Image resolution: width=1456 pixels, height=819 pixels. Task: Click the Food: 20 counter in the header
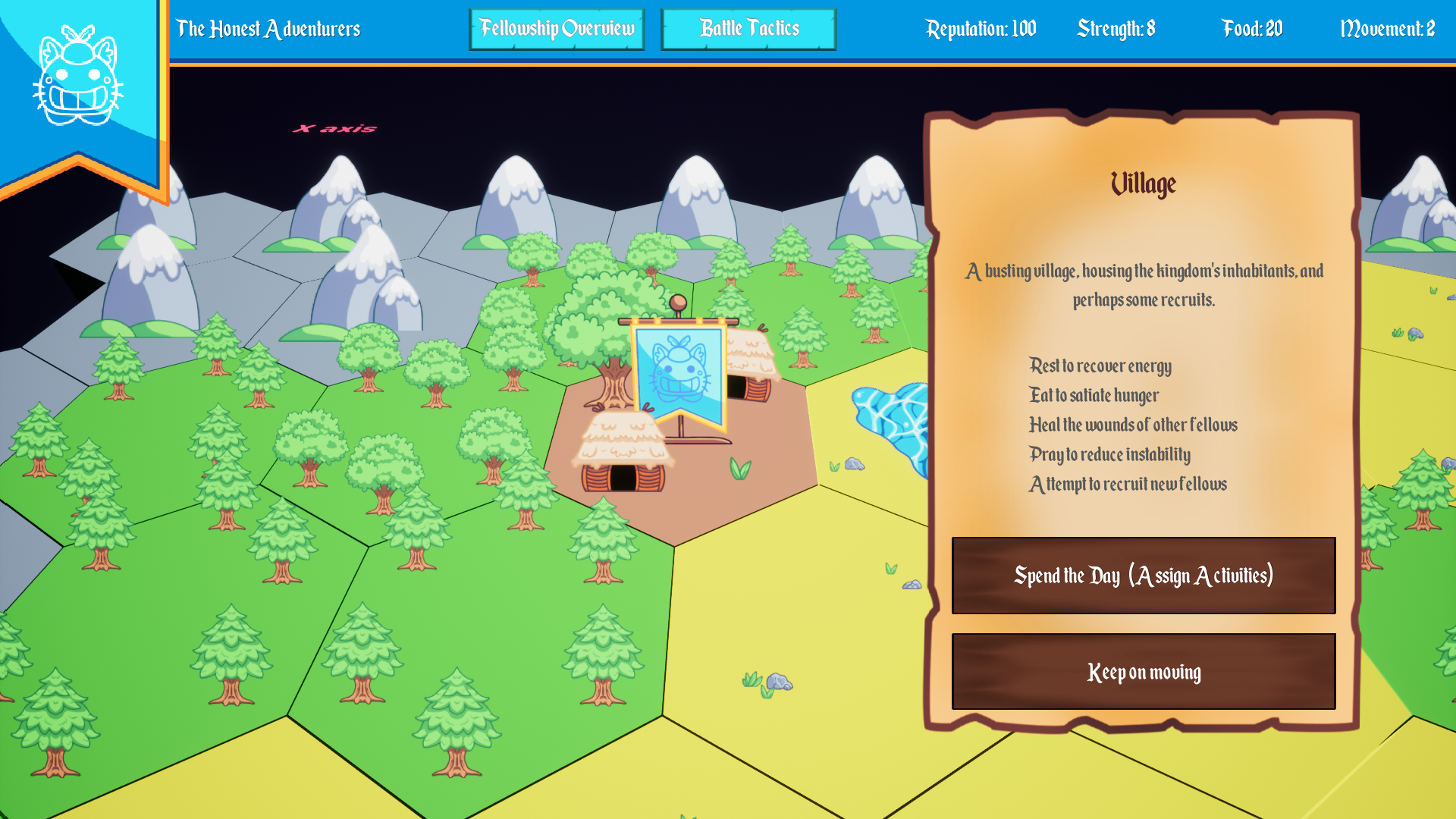pyautogui.click(x=1250, y=29)
